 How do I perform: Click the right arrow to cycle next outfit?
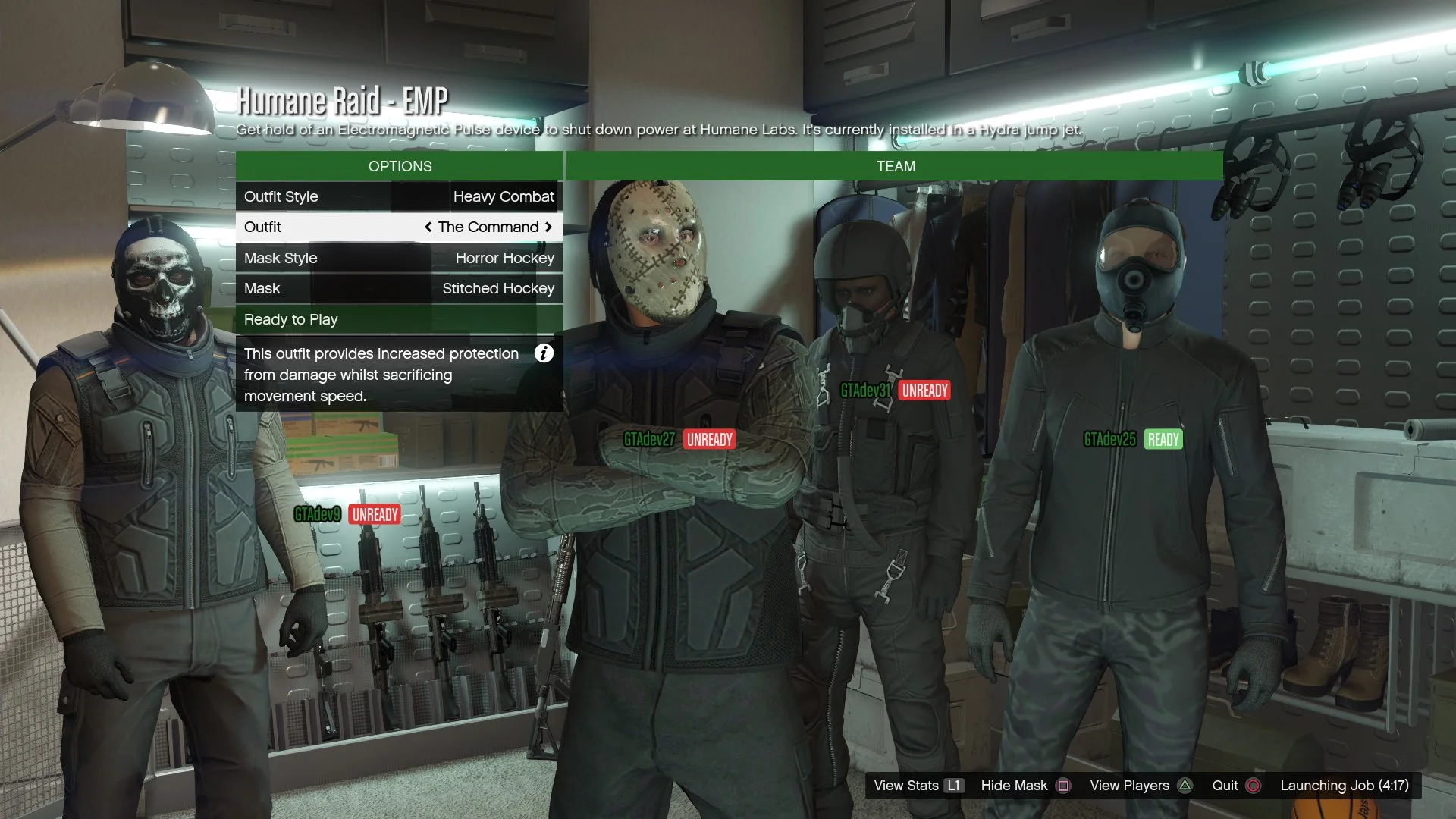click(549, 227)
